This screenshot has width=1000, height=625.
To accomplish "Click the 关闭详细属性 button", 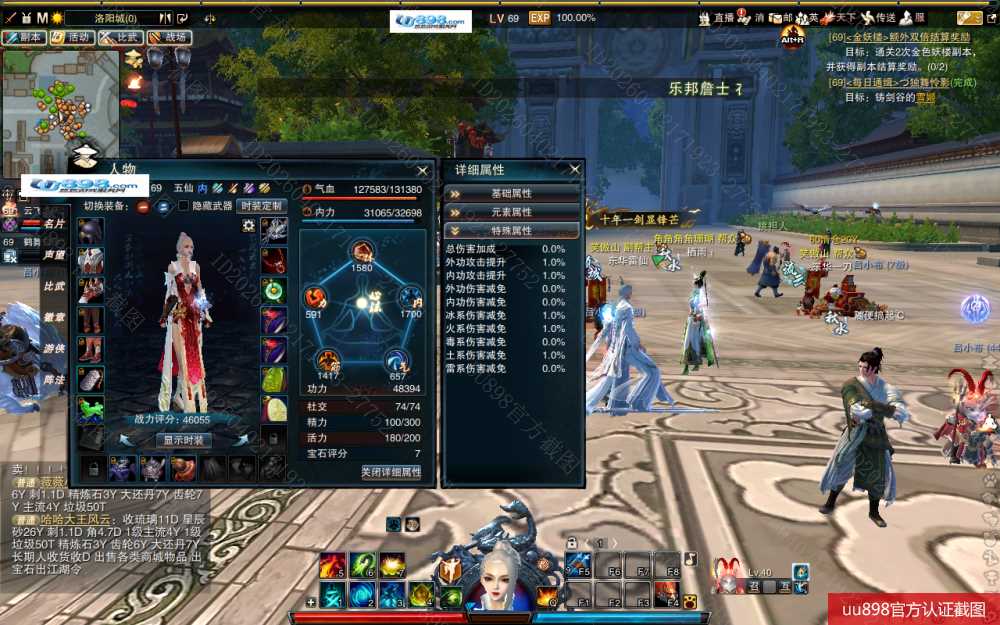I will click(391, 472).
